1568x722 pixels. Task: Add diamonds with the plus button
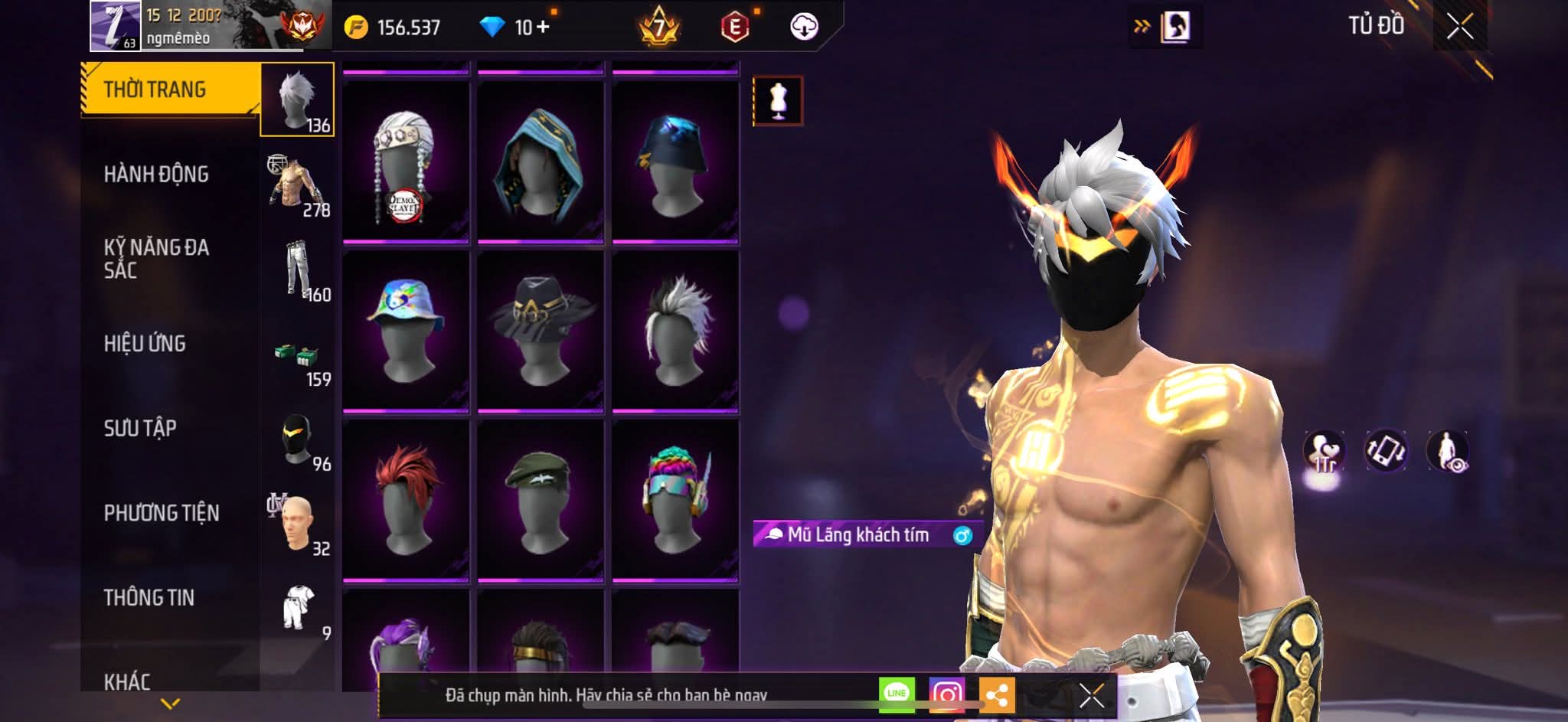pos(543,27)
